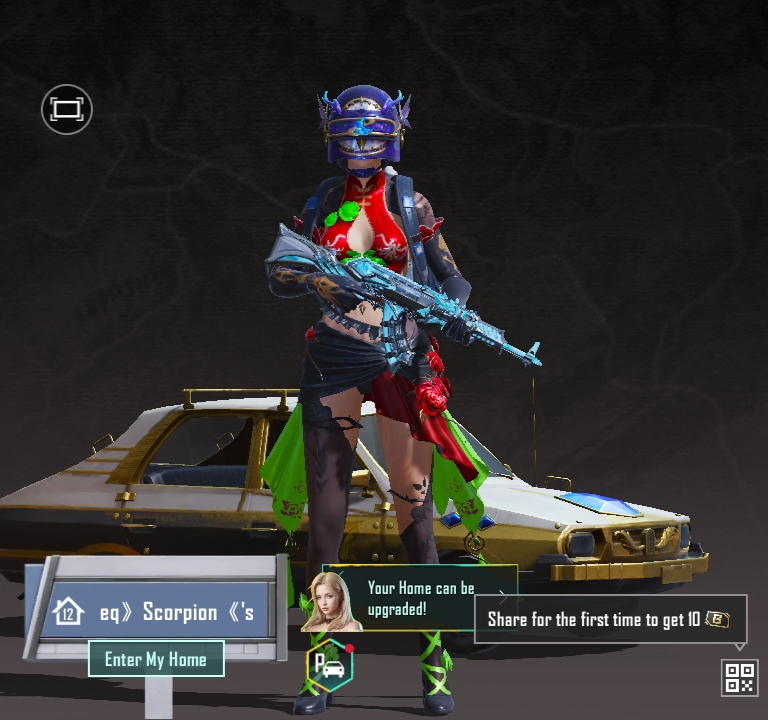This screenshot has width=768, height=720.
Task: Toggle the fullscreen frame icon
Action: 66,109
